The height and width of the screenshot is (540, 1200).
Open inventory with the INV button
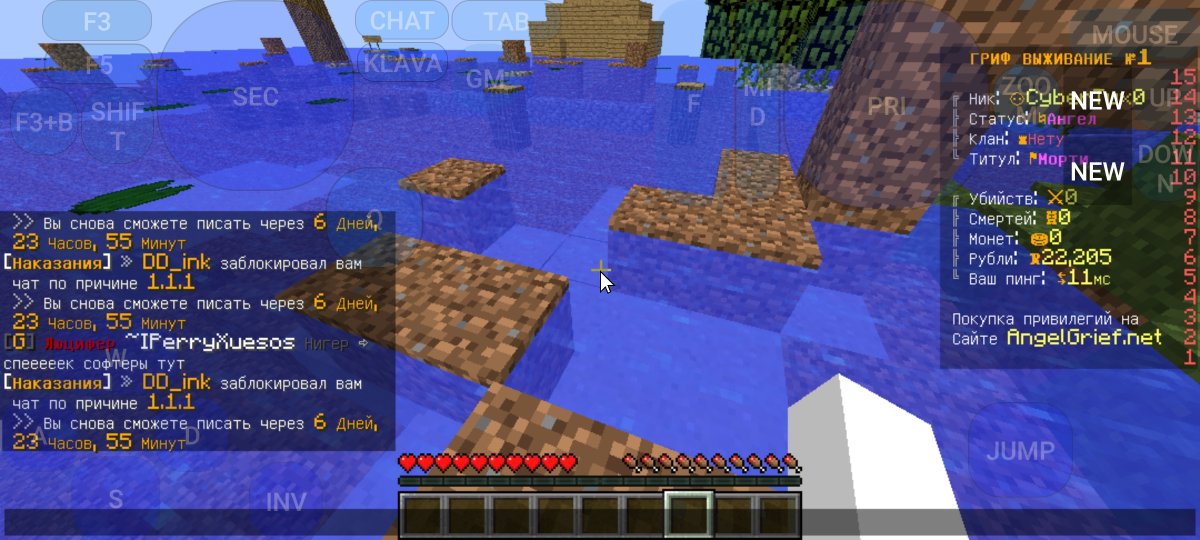tap(285, 501)
